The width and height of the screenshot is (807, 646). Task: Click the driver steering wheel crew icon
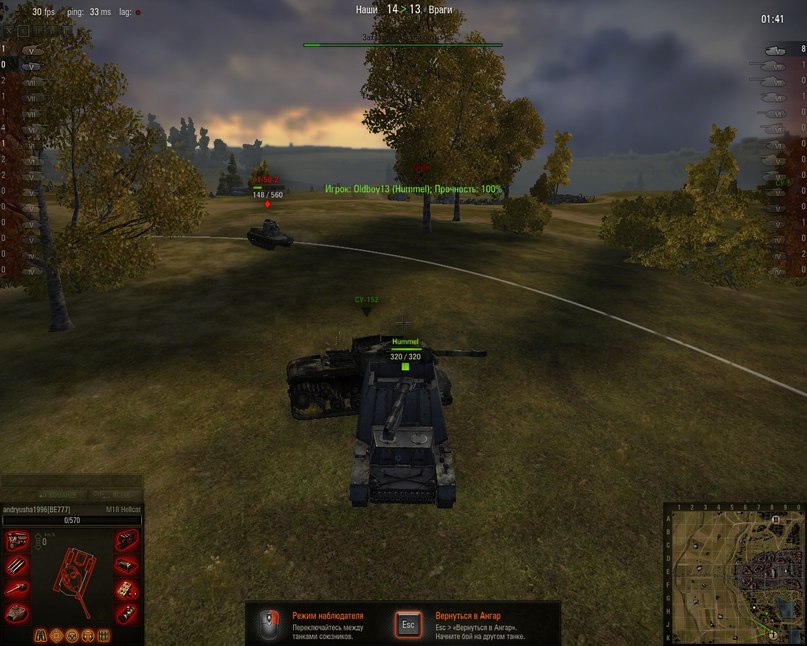[72, 635]
